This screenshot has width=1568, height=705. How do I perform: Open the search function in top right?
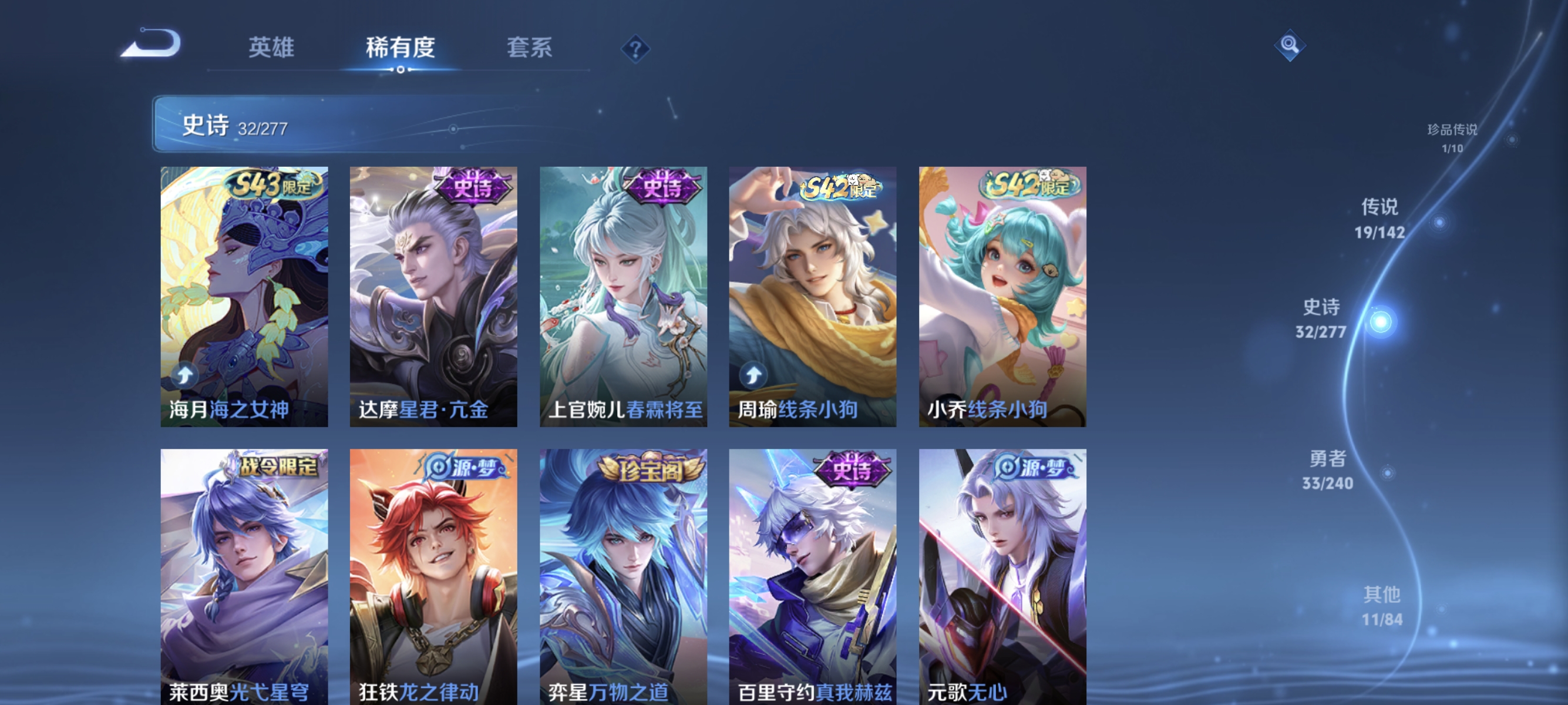coord(1291,45)
